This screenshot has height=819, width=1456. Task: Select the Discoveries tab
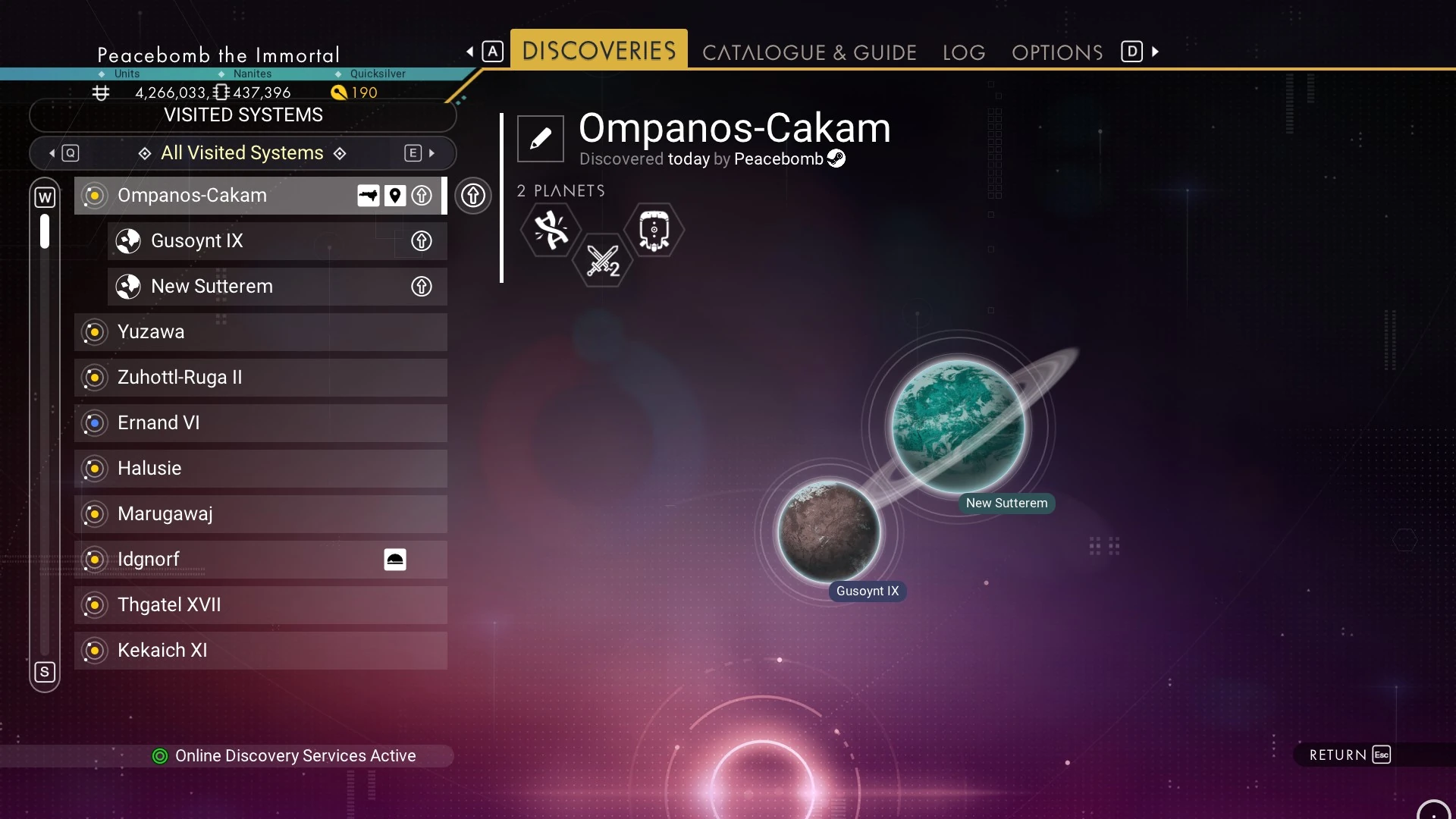coord(599,50)
